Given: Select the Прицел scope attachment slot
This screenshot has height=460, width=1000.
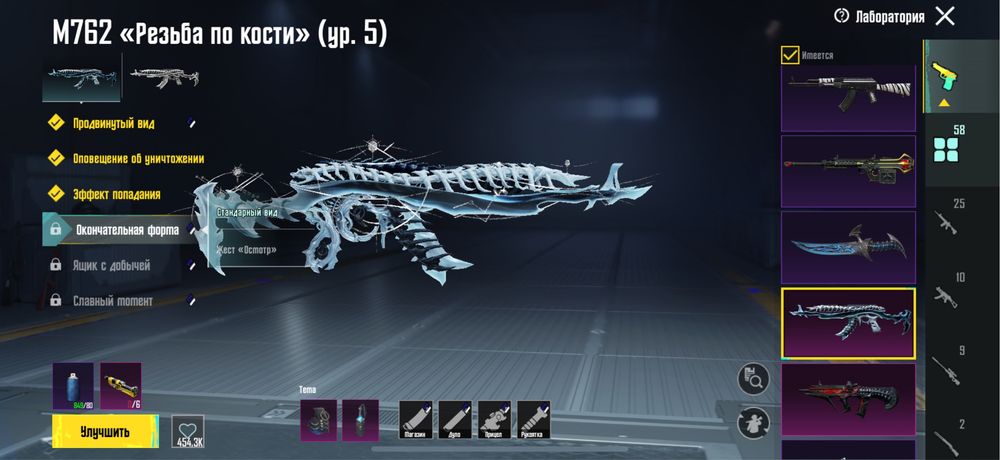Looking at the screenshot, I should pos(494,420).
